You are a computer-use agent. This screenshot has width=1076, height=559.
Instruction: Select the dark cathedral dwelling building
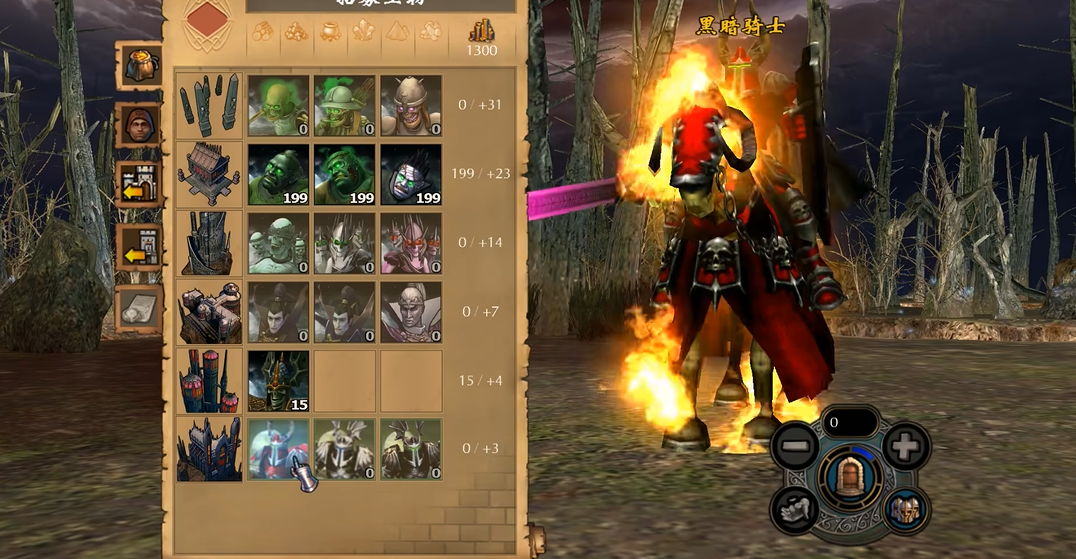tap(209, 448)
